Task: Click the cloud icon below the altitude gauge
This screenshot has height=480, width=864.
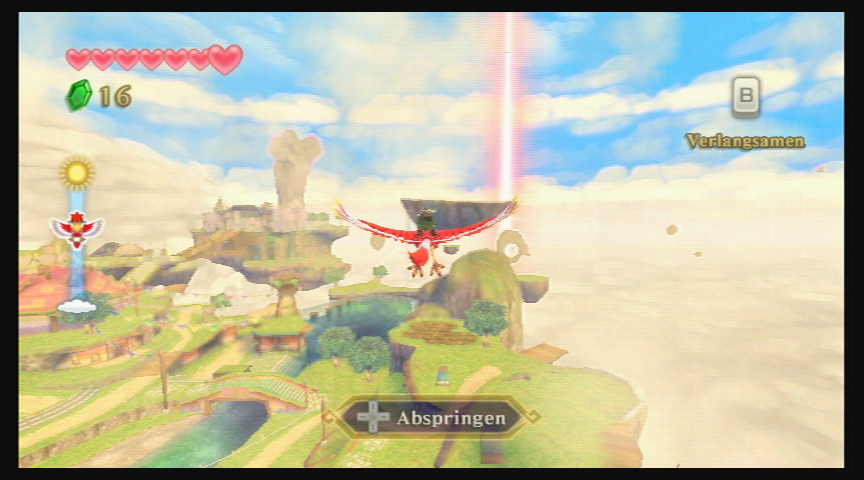Action: pos(77,304)
